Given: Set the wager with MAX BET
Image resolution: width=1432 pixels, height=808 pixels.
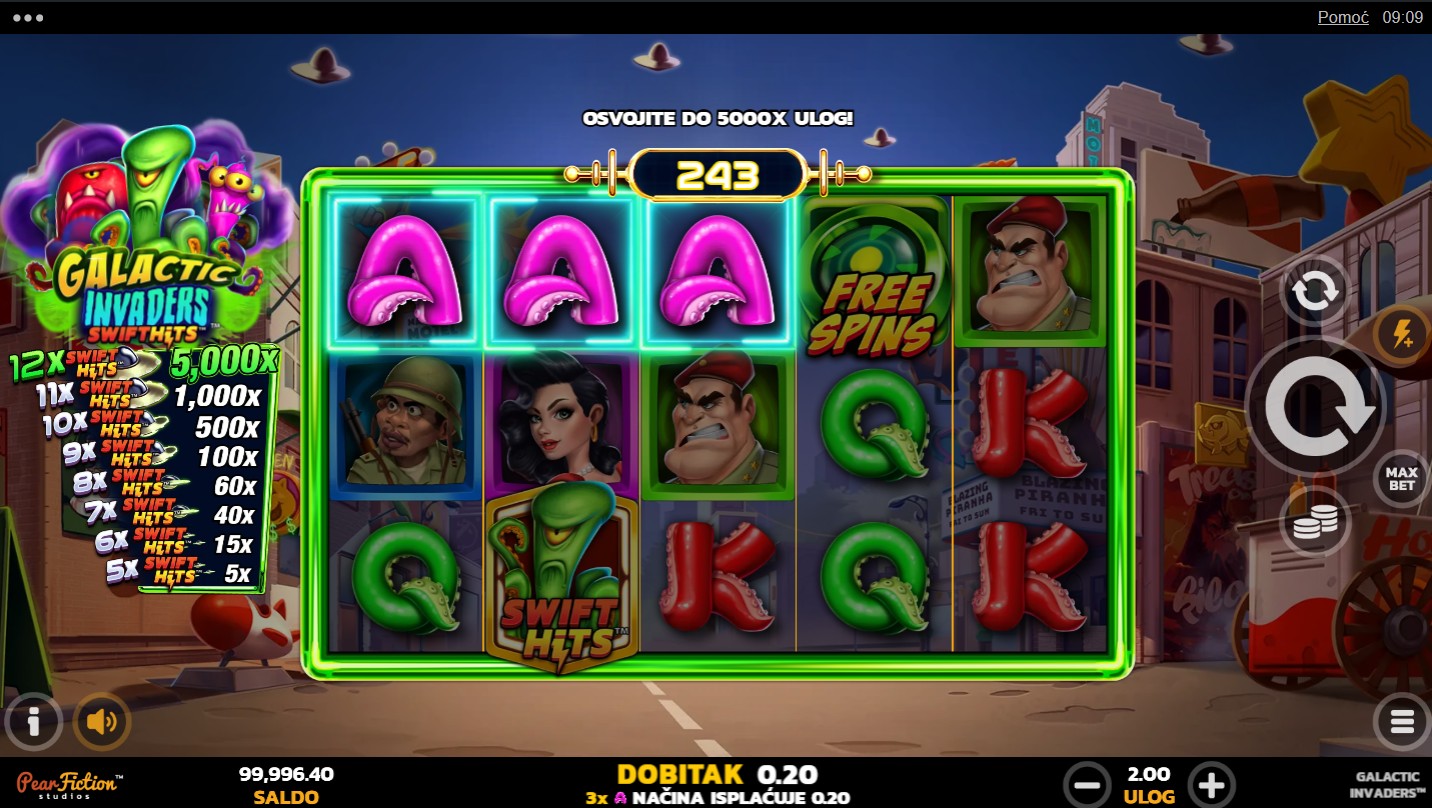Looking at the screenshot, I should pyautogui.click(x=1401, y=479).
